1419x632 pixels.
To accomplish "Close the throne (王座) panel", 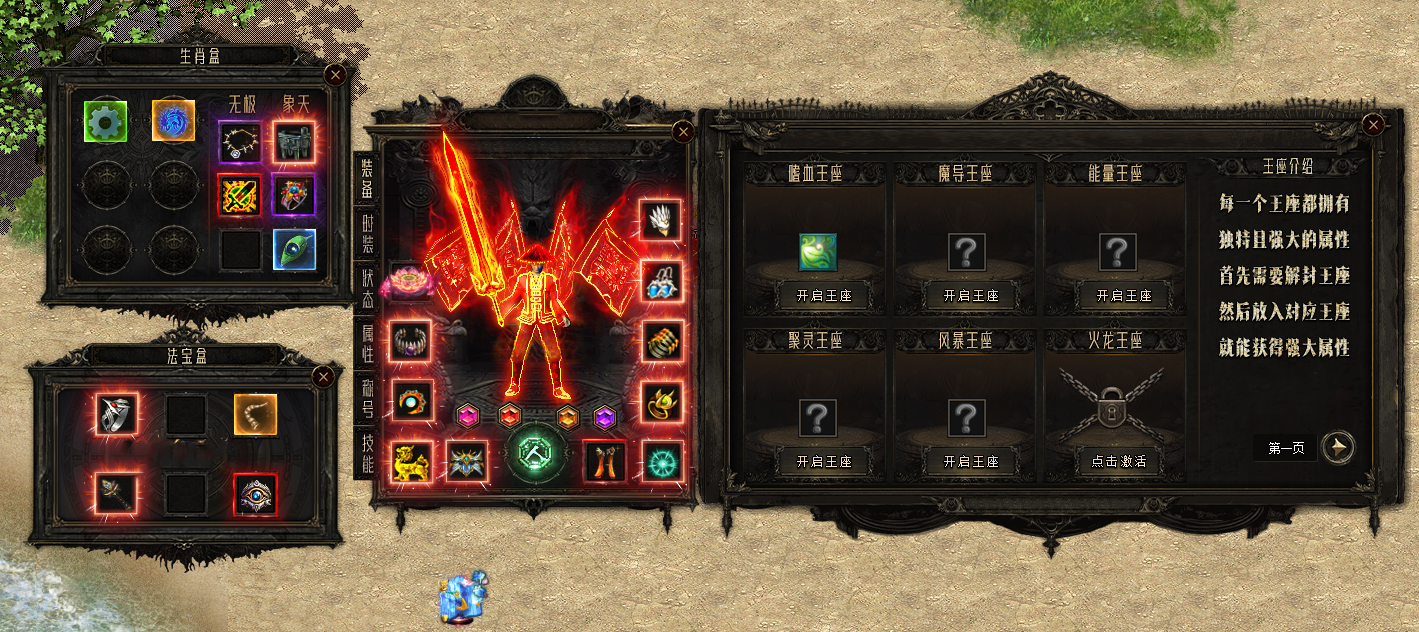I will coord(1374,124).
